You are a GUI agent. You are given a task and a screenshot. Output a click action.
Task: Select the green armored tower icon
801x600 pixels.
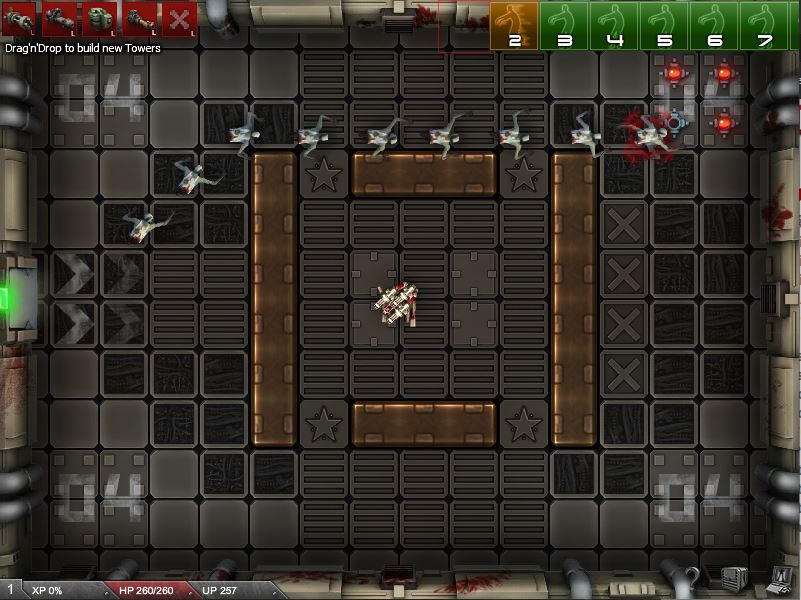pyautogui.click(x=99, y=18)
